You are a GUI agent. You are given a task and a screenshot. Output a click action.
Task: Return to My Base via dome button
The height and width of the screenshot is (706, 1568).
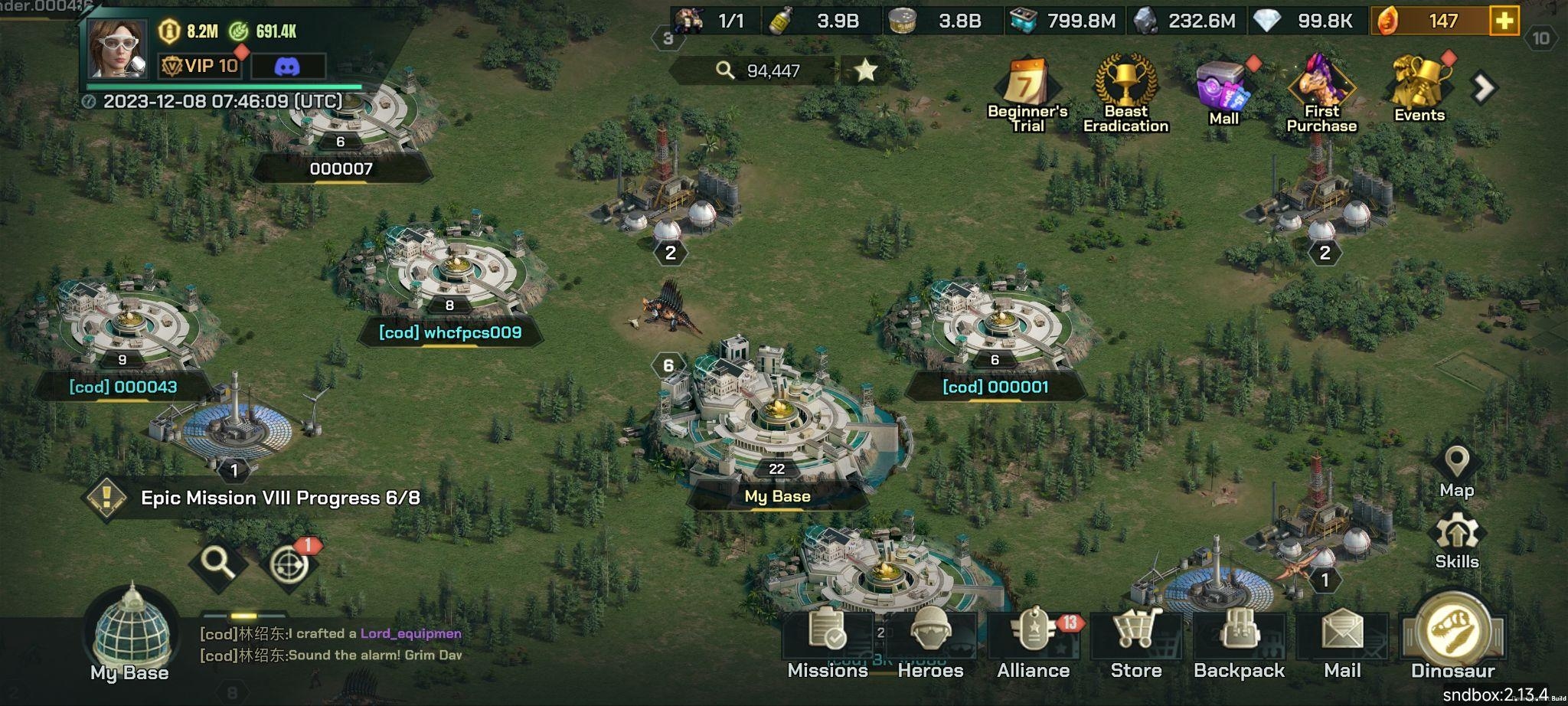pyautogui.click(x=130, y=634)
